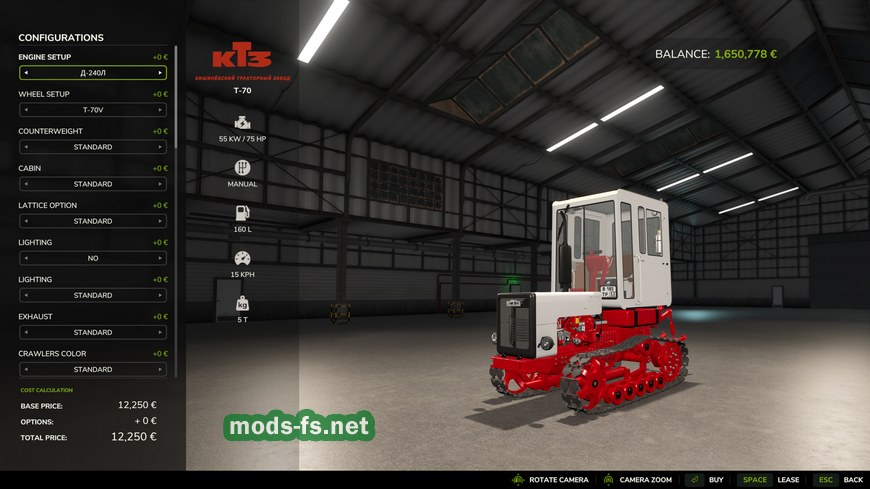Image resolution: width=870 pixels, height=489 pixels.
Task: Change the lighting option currently set to NO
Action: coord(160,258)
